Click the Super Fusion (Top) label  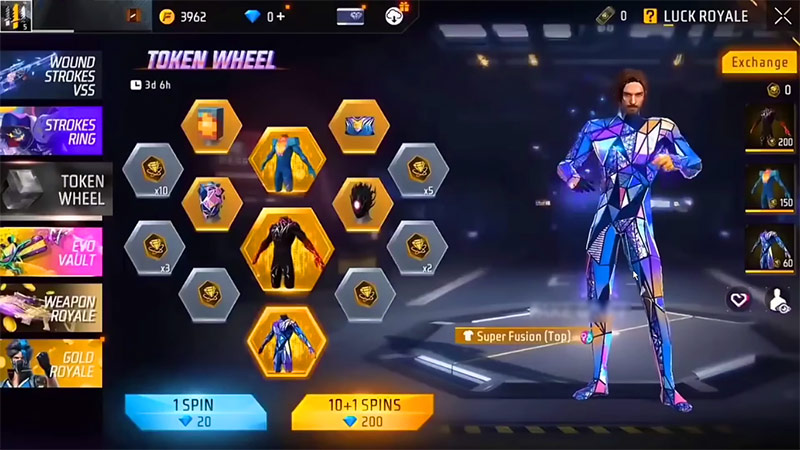tap(517, 336)
